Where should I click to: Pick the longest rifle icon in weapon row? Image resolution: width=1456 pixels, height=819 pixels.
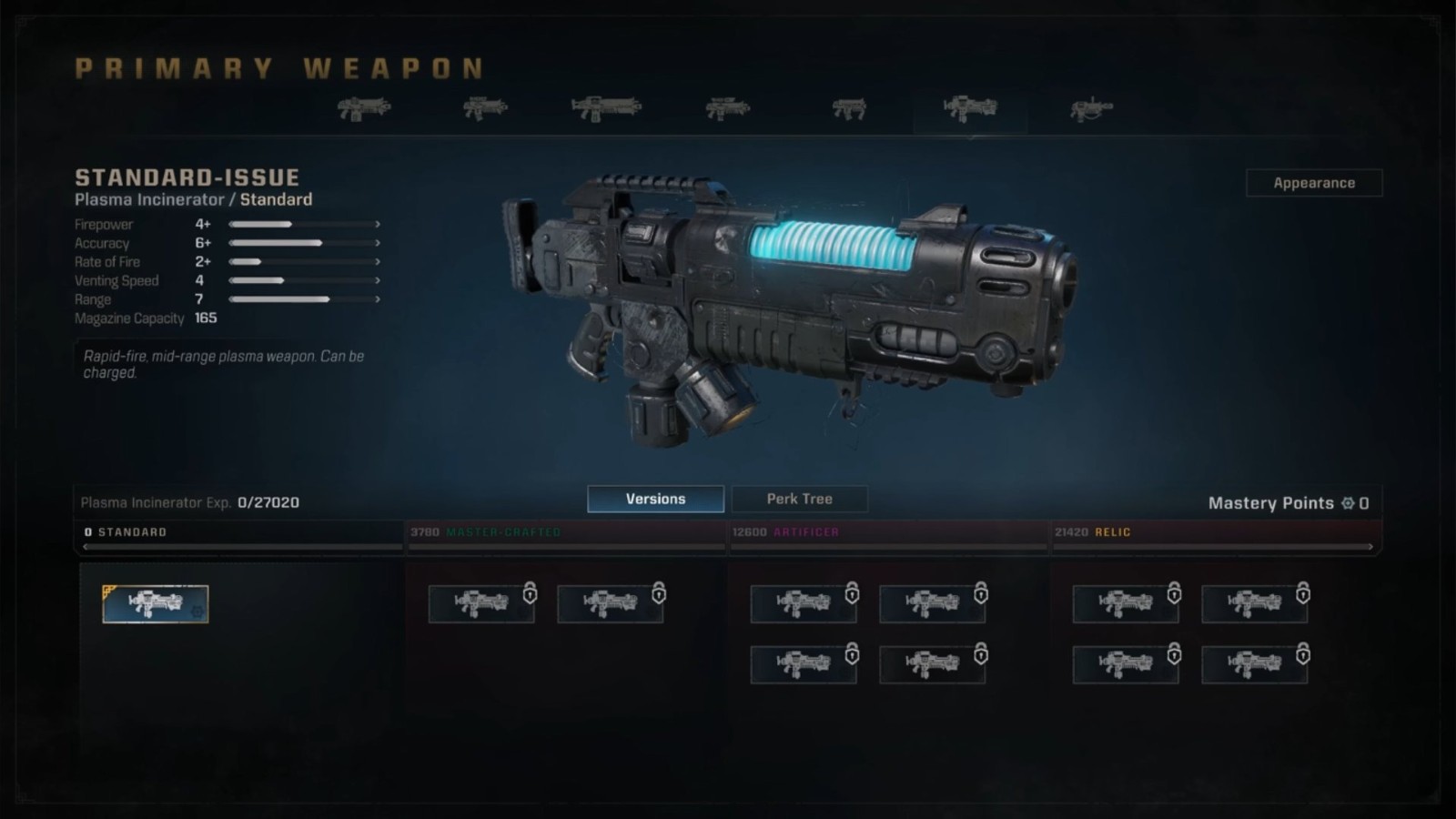pyautogui.click(x=606, y=108)
